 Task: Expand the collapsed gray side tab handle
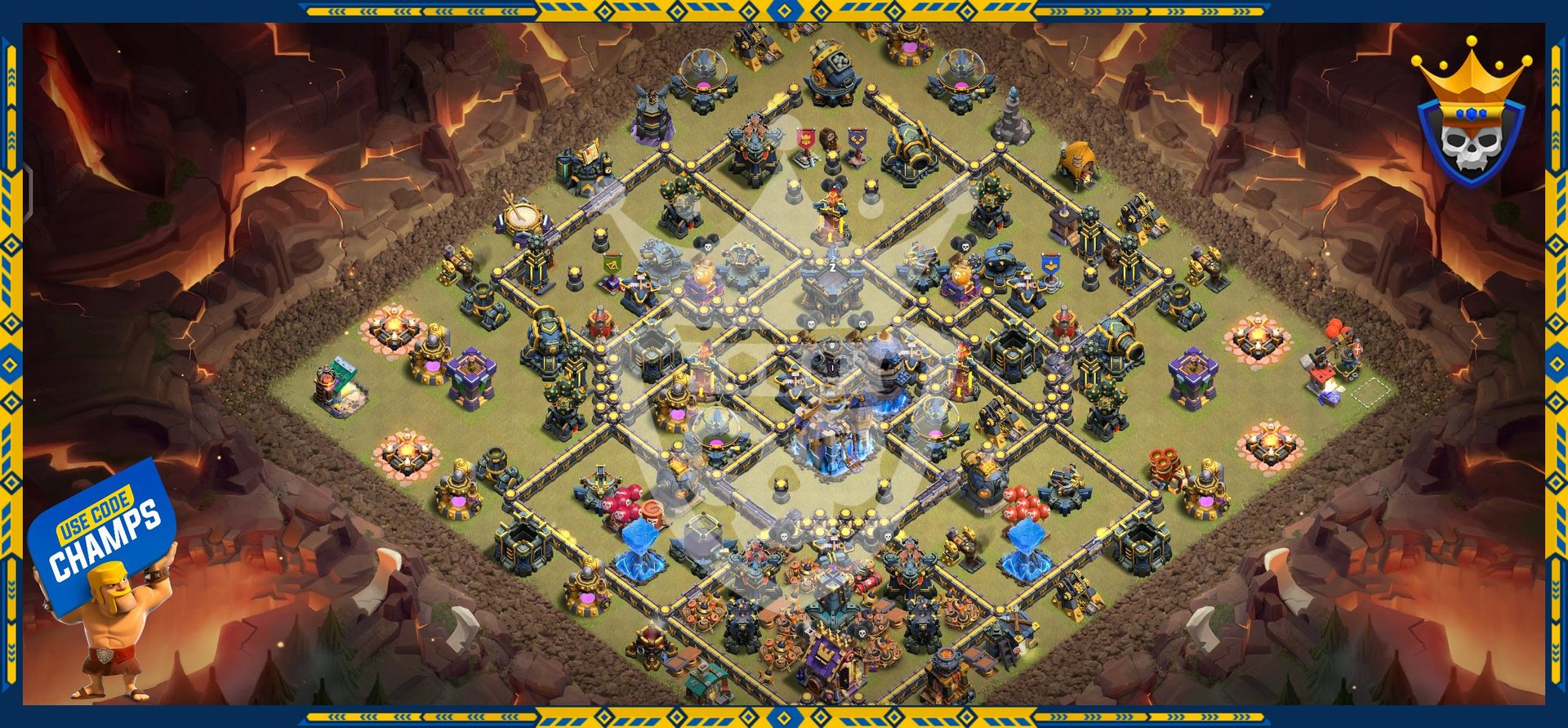click(x=28, y=191)
